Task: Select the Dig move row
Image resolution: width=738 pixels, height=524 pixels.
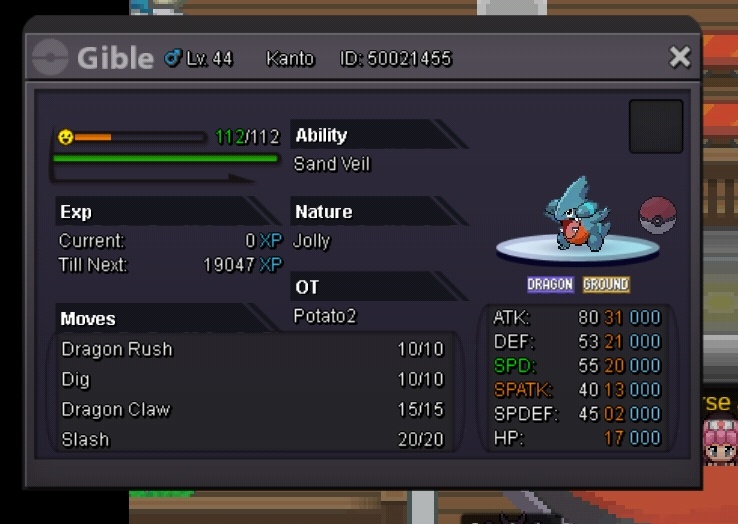Action: pos(252,380)
